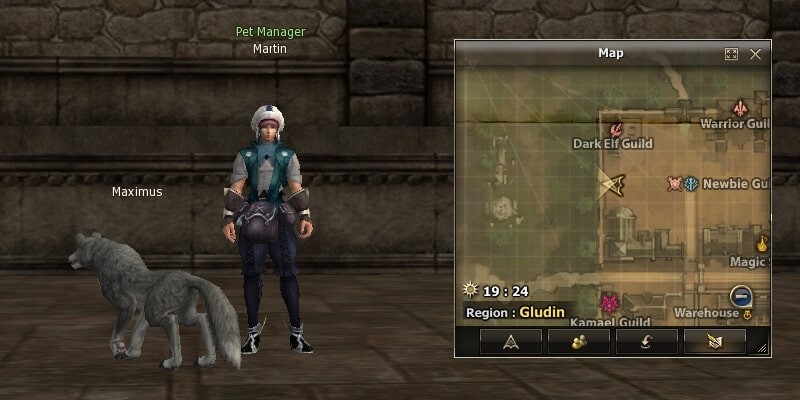Click the Map window resize corner grip

[x=764, y=349]
